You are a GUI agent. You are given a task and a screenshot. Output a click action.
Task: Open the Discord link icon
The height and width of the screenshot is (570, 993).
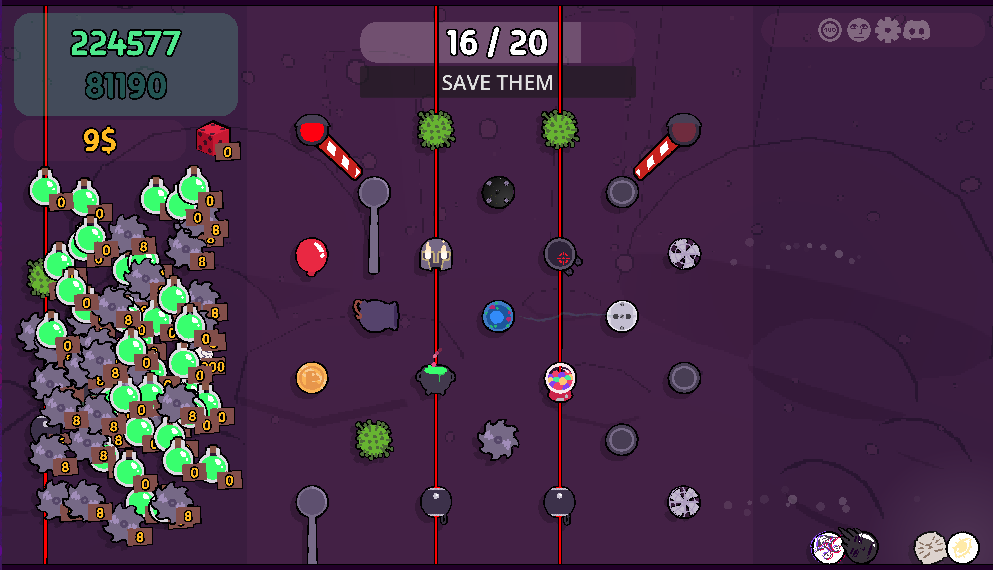point(916,30)
